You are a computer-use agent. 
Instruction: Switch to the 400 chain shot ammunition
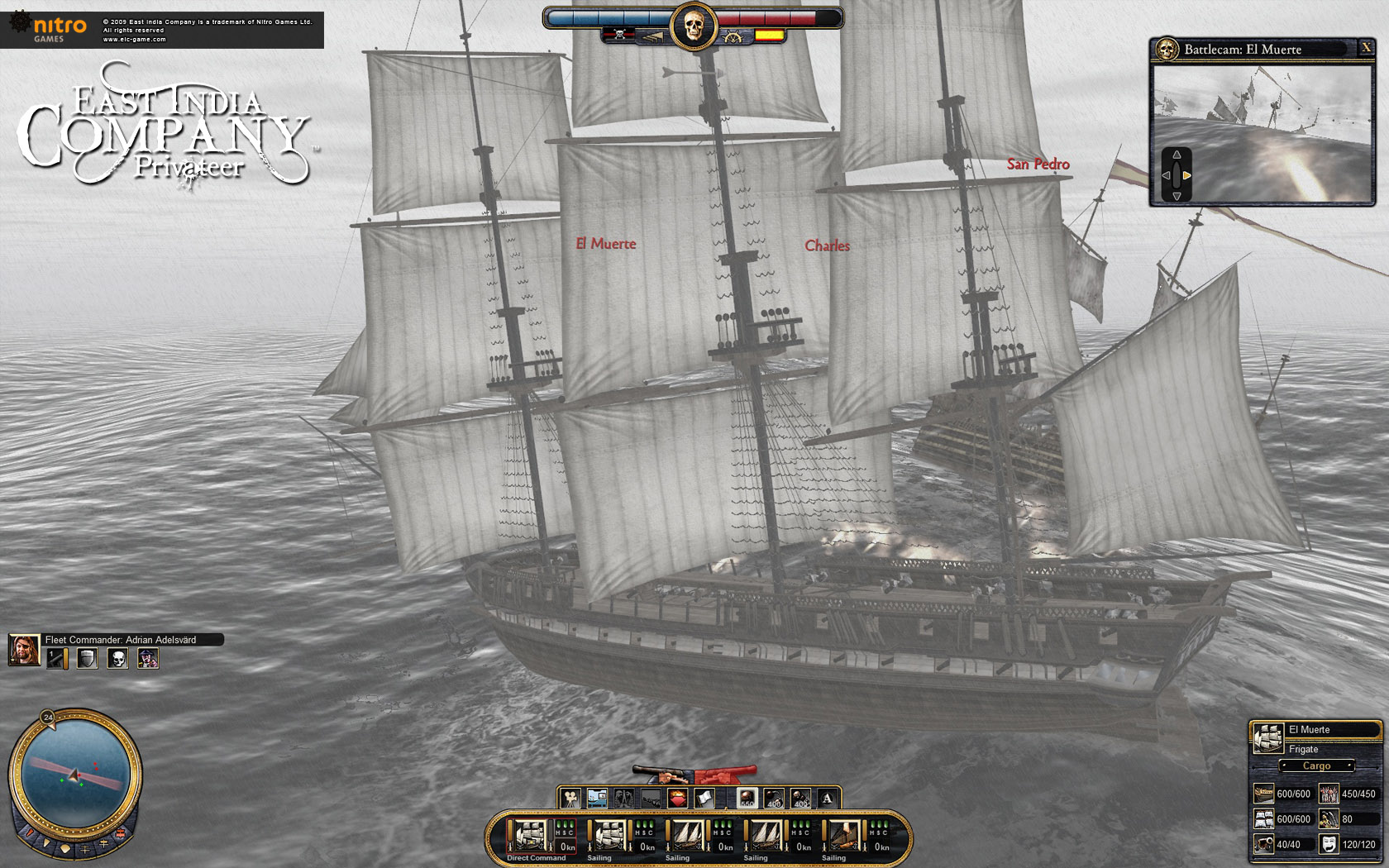coord(774,797)
